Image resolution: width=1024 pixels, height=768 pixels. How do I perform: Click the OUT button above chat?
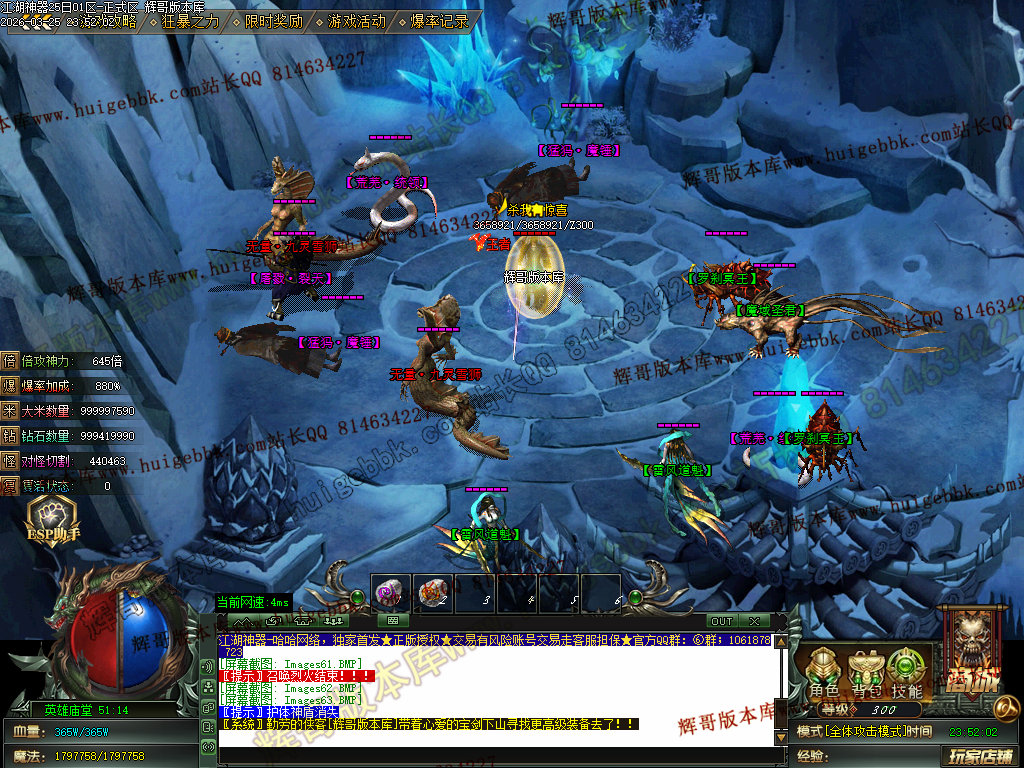coord(722,621)
